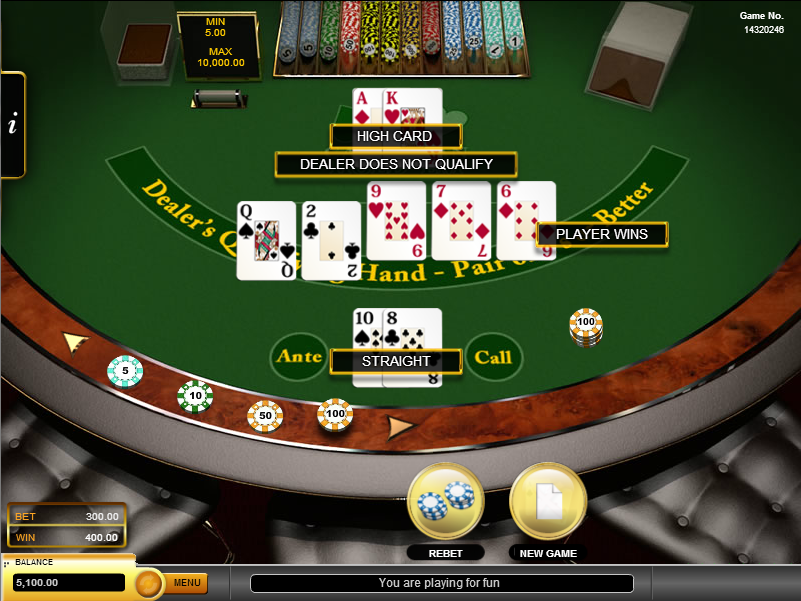Open the Menu button
This screenshot has width=801, height=601.
(187, 582)
